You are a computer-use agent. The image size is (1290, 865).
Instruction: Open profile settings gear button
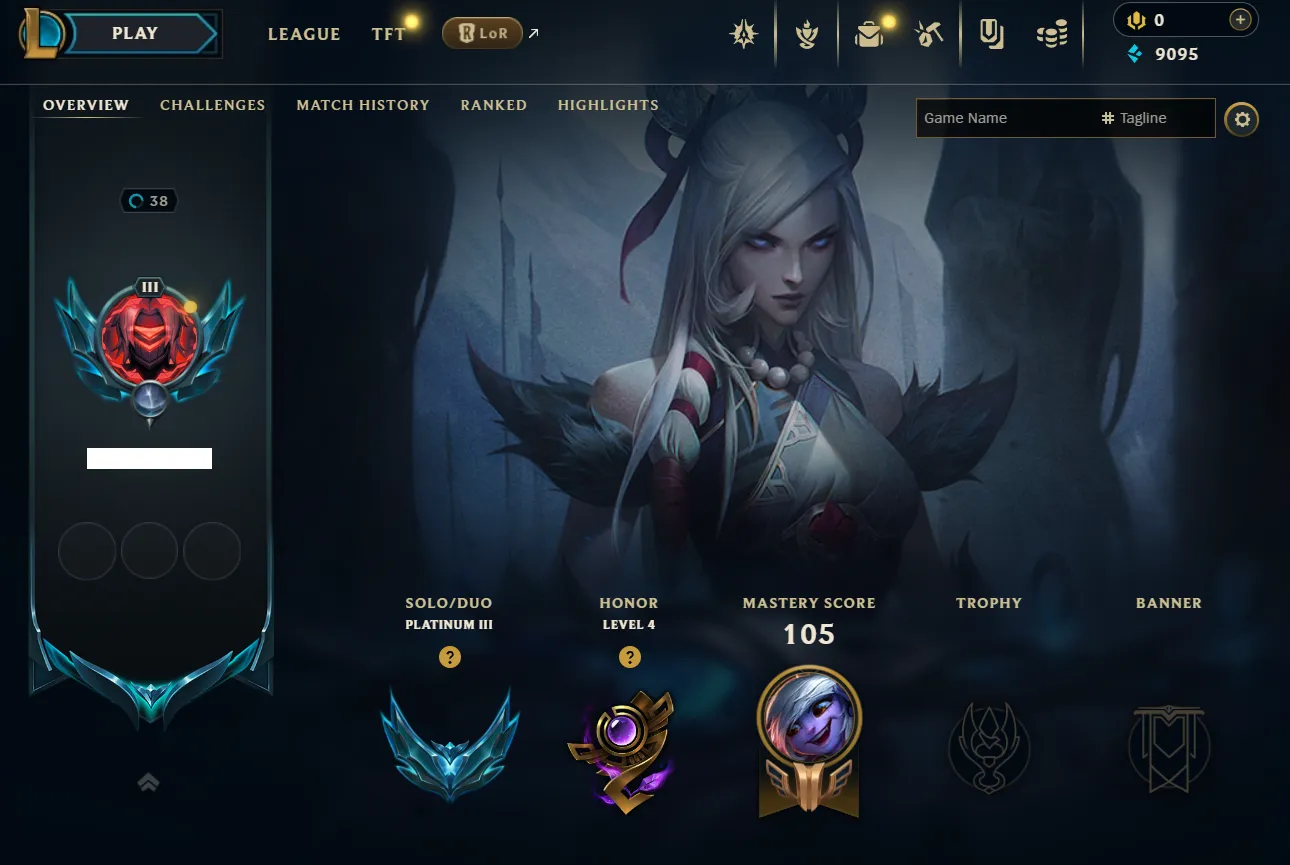(1242, 120)
